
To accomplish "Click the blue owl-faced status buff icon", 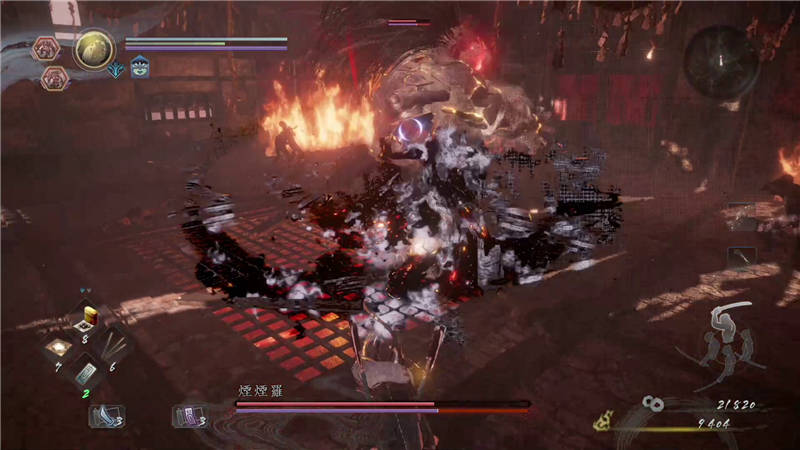I will pyautogui.click(x=139, y=67).
